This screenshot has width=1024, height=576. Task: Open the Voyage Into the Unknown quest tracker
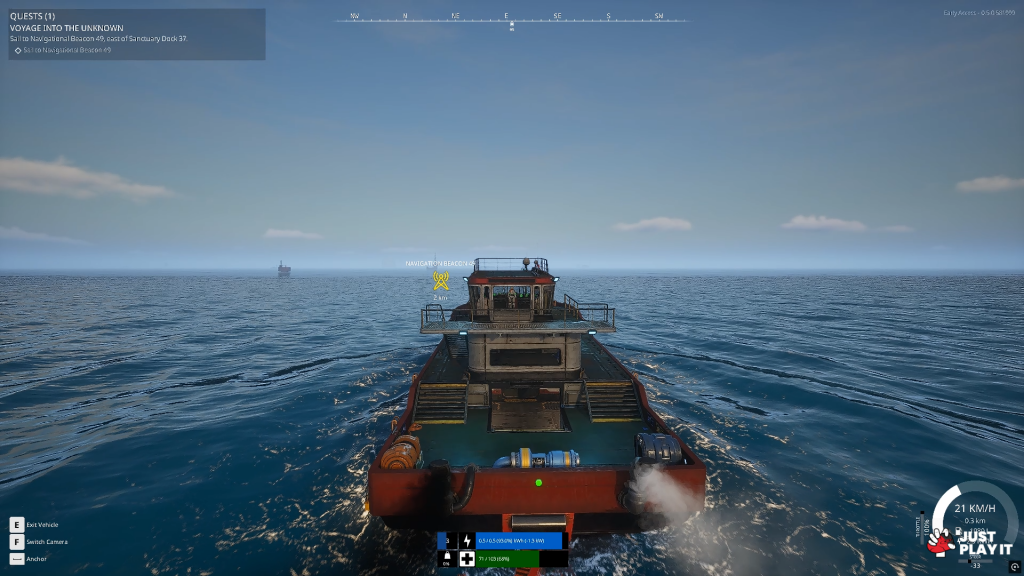click(66, 28)
